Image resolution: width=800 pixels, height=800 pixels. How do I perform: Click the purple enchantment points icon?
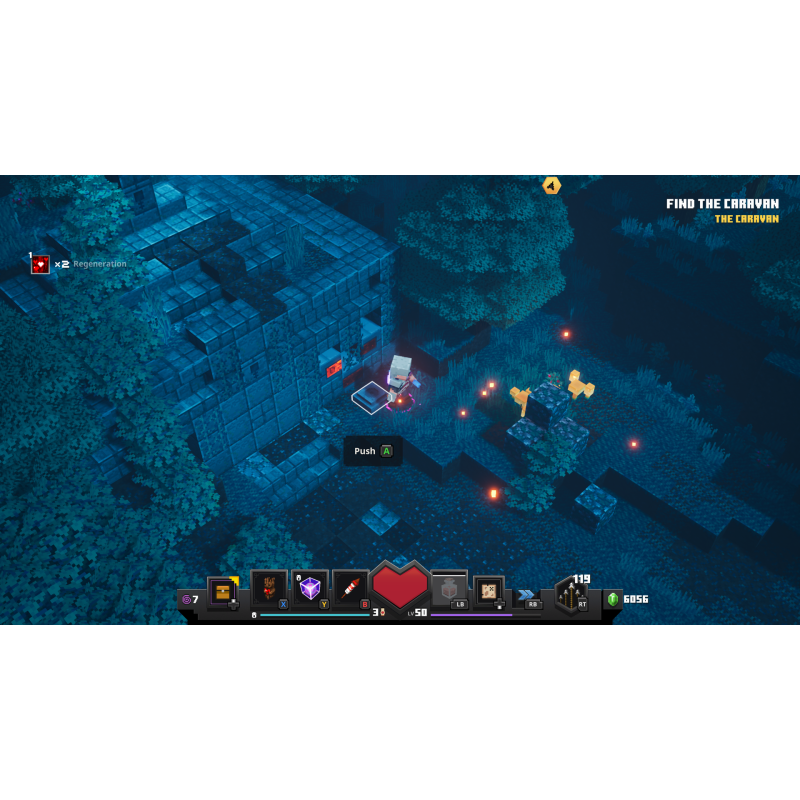coord(186,599)
